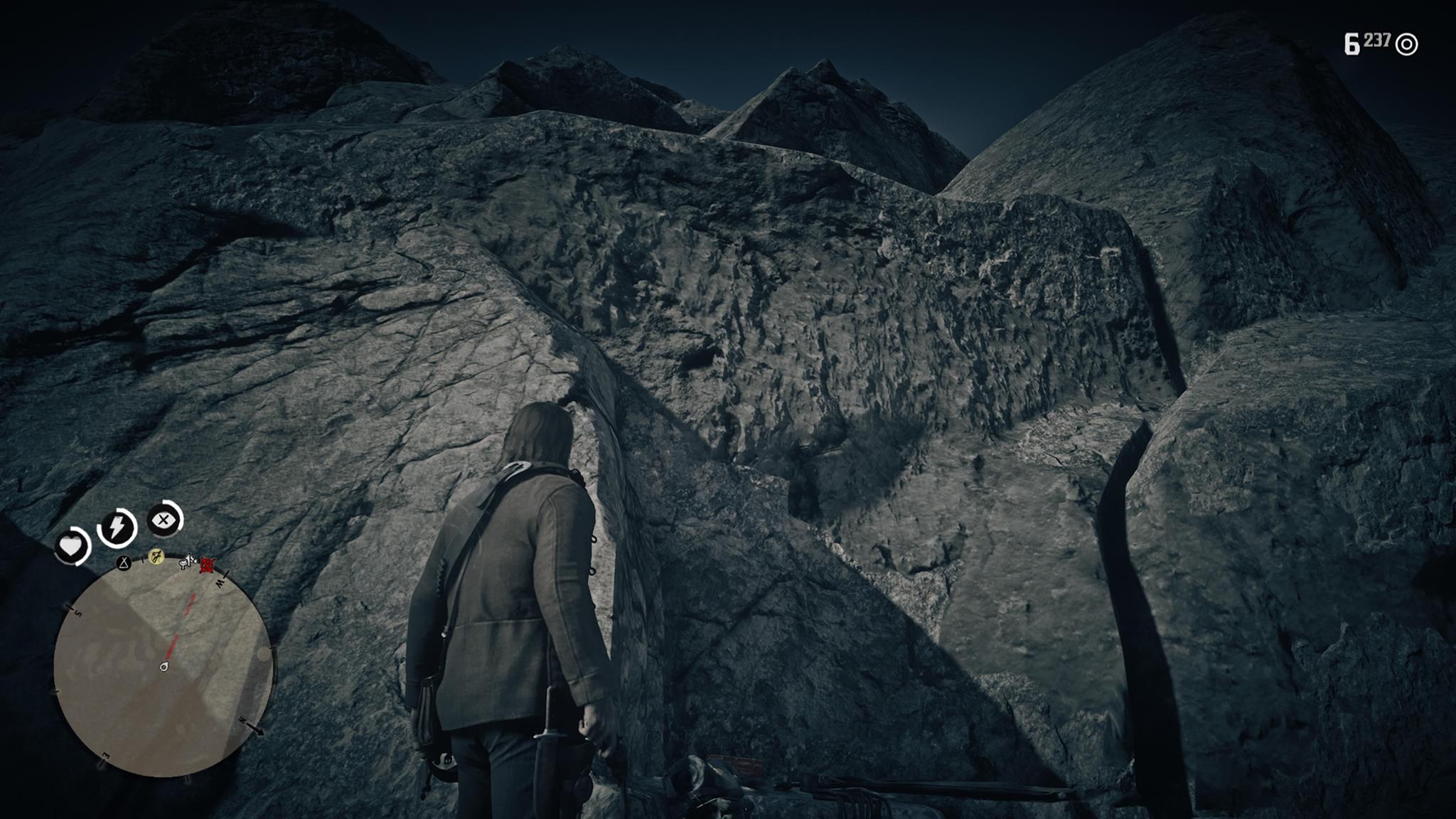This screenshot has height=819, width=1456.
Task: Click the 'E' cardinal letter on the compass
Action: click(x=105, y=756)
